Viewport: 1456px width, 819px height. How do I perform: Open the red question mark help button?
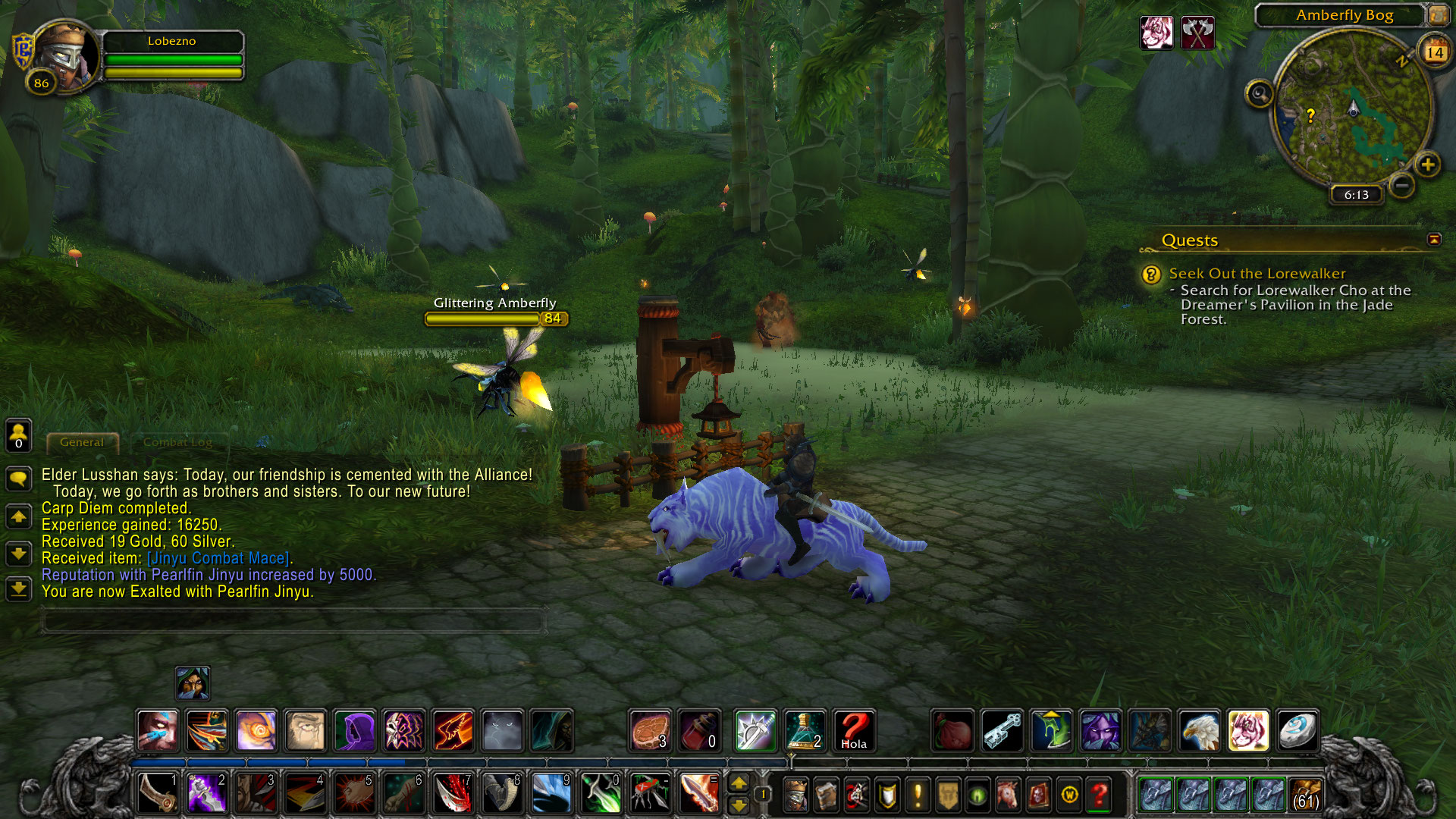[1100, 794]
